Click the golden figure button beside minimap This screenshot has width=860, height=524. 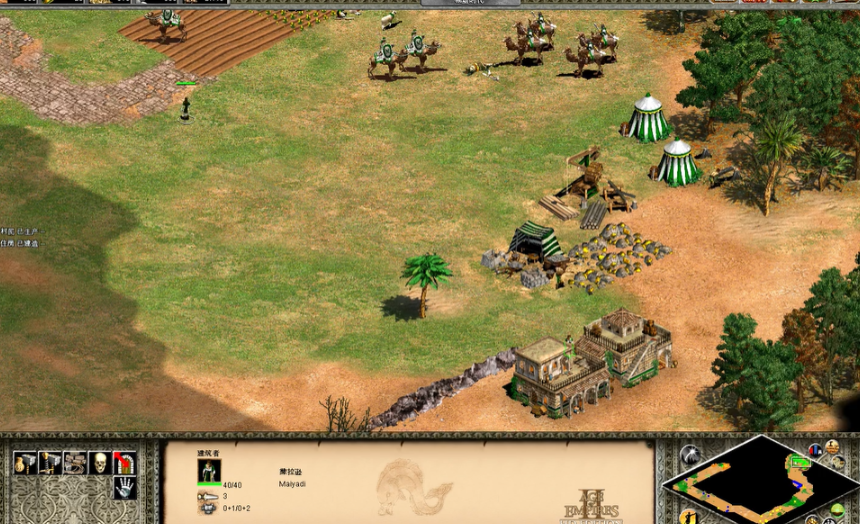coord(832,447)
